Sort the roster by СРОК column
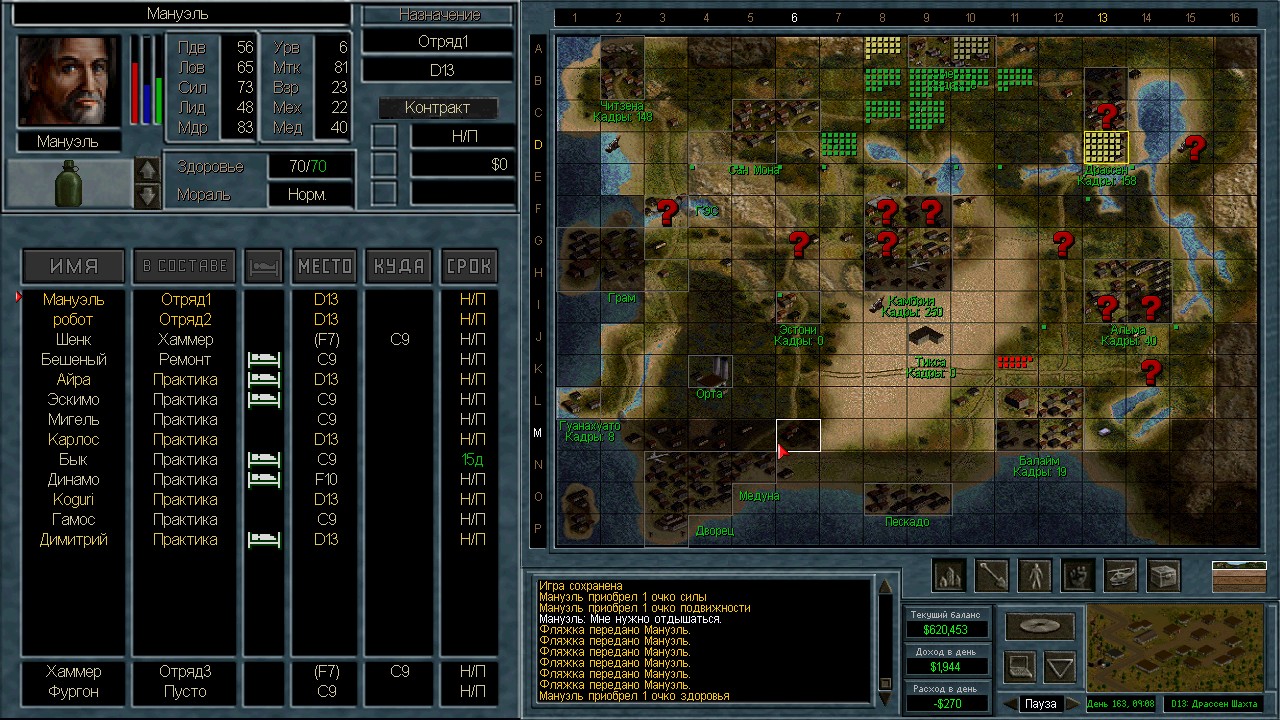1280x720 pixels. 468,266
